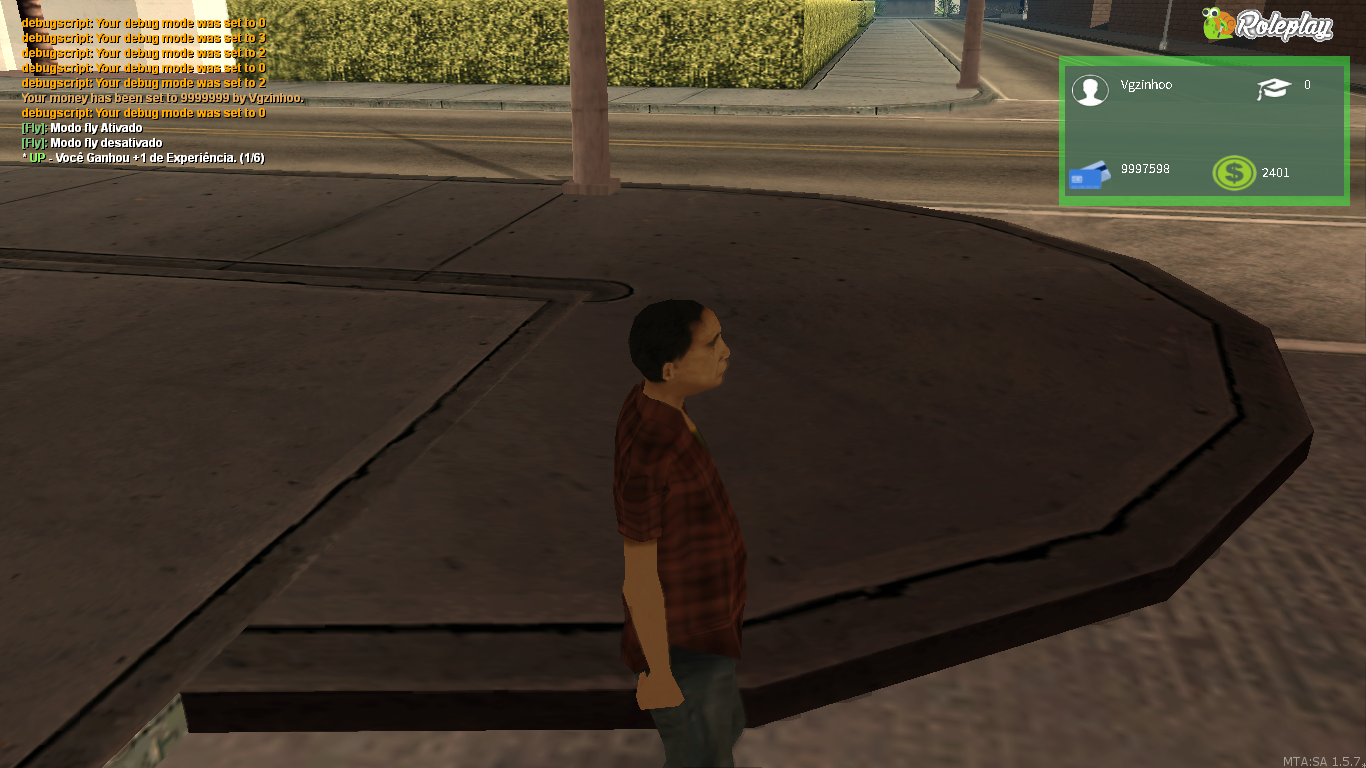Click the green dollar coin icon
The height and width of the screenshot is (768, 1366).
pos(1235,172)
